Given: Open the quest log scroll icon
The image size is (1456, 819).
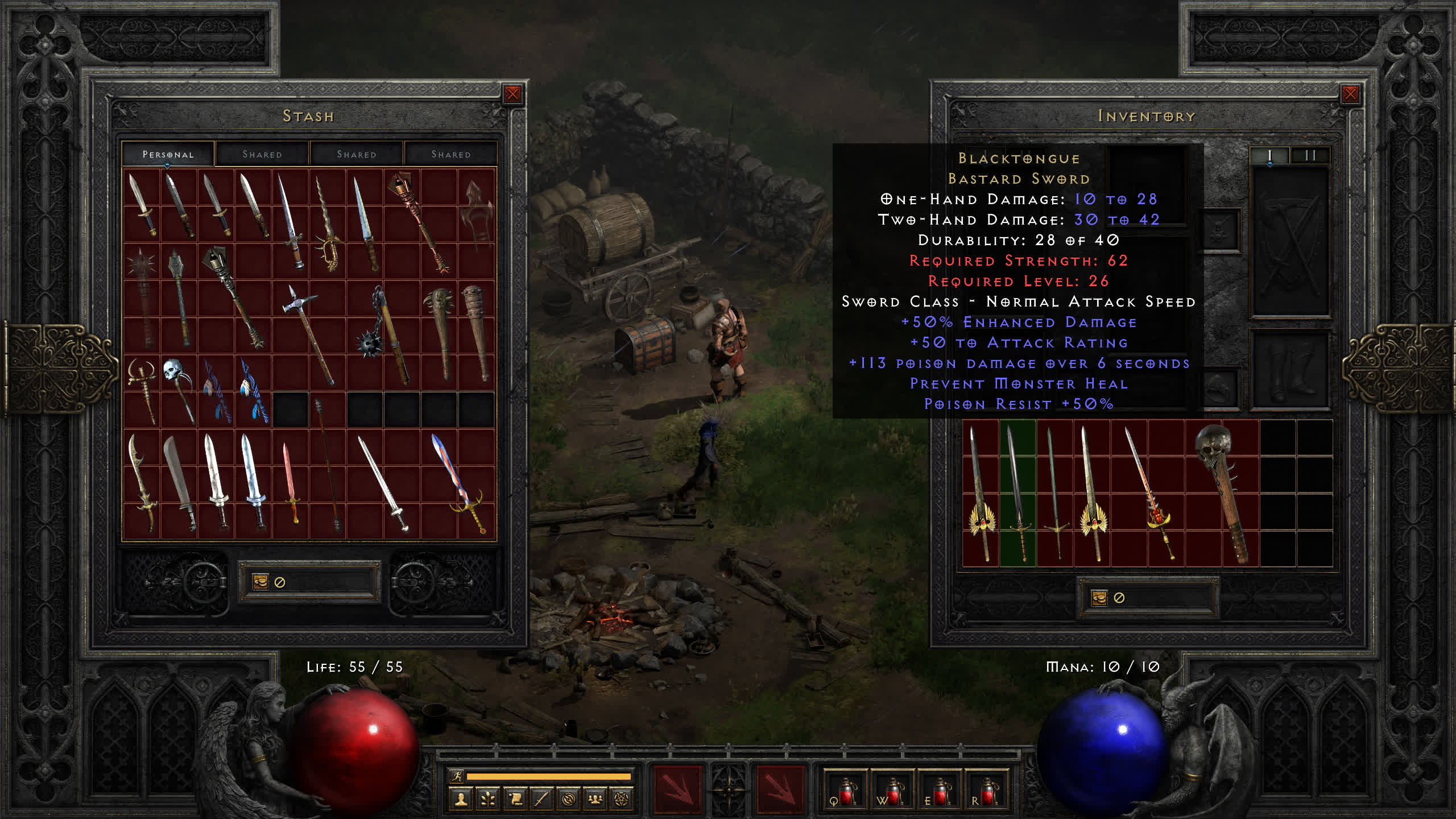Looking at the screenshot, I should point(515,800).
